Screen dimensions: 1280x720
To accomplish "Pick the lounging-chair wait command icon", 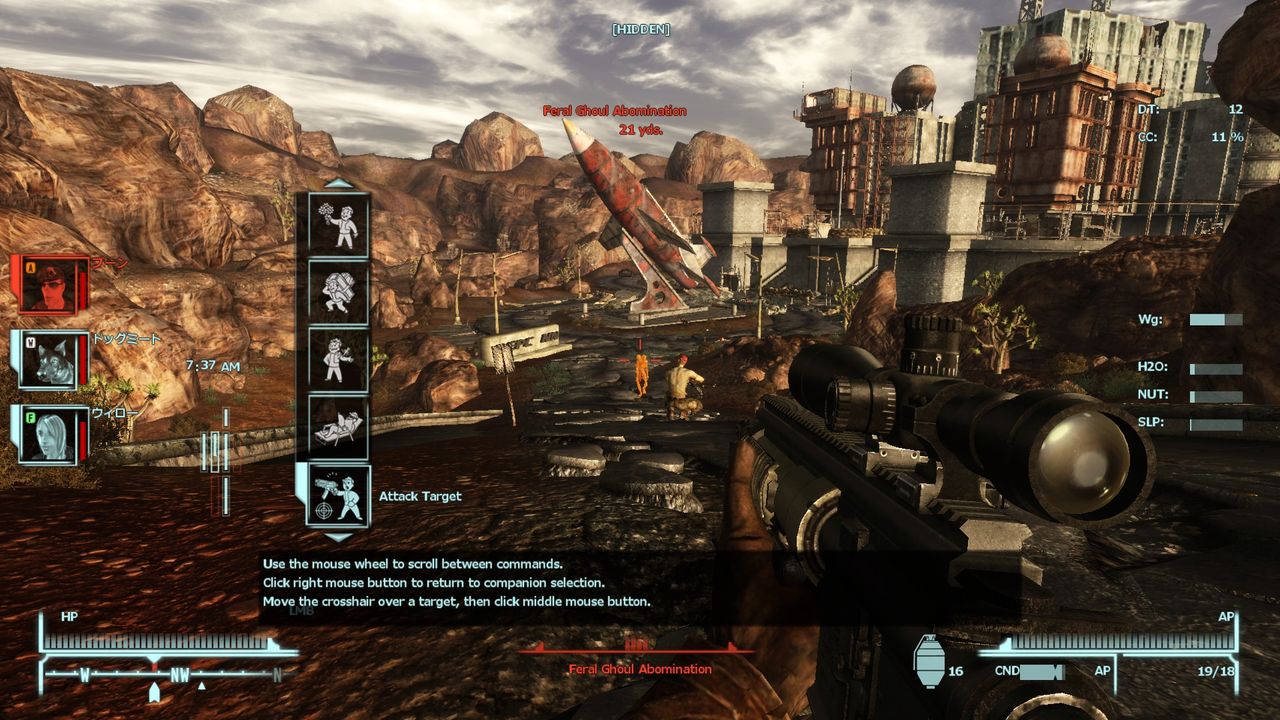I will click(x=339, y=427).
